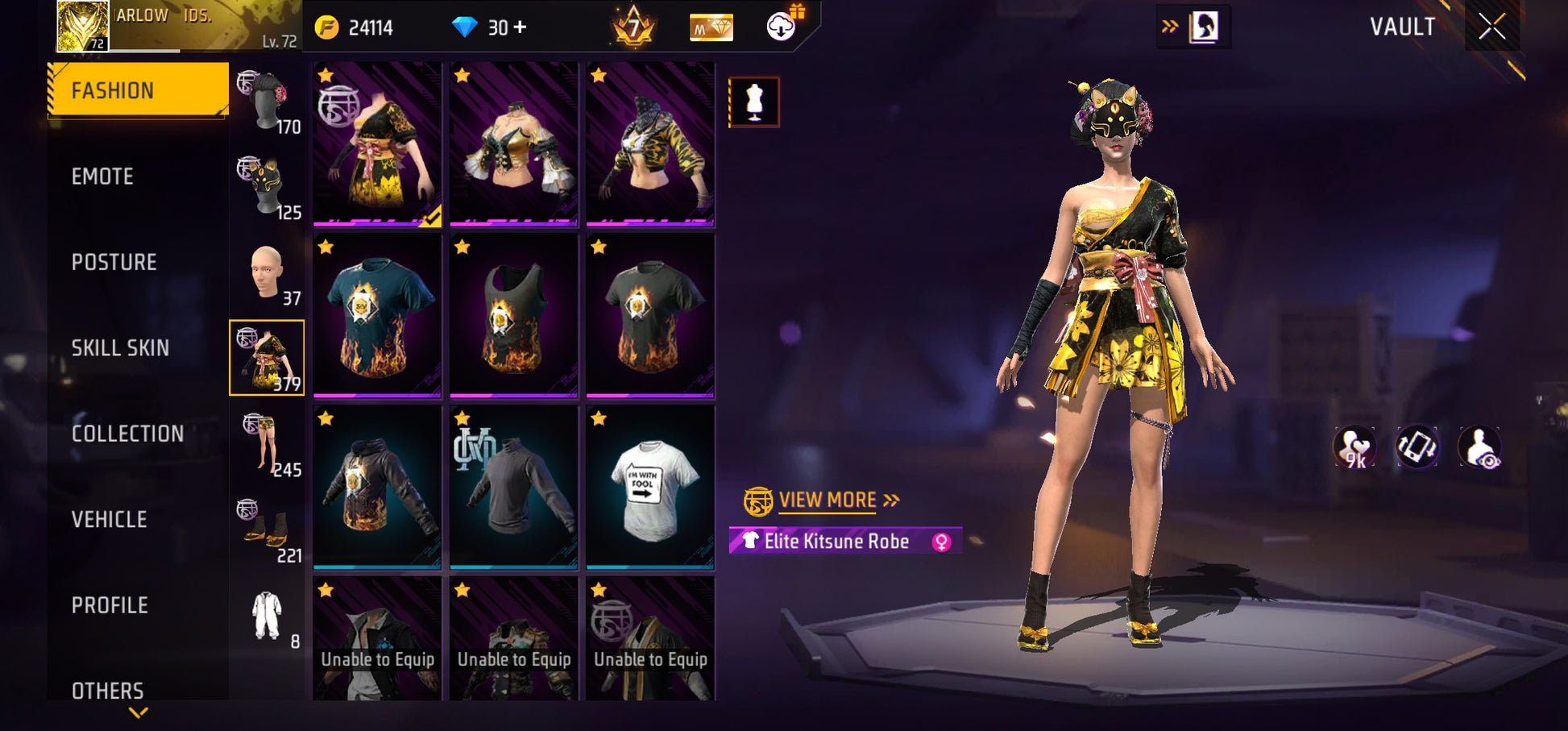Screen dimensions: 1568x731
Task: Add diamonds with the plus button
Action: coord(521,27)
